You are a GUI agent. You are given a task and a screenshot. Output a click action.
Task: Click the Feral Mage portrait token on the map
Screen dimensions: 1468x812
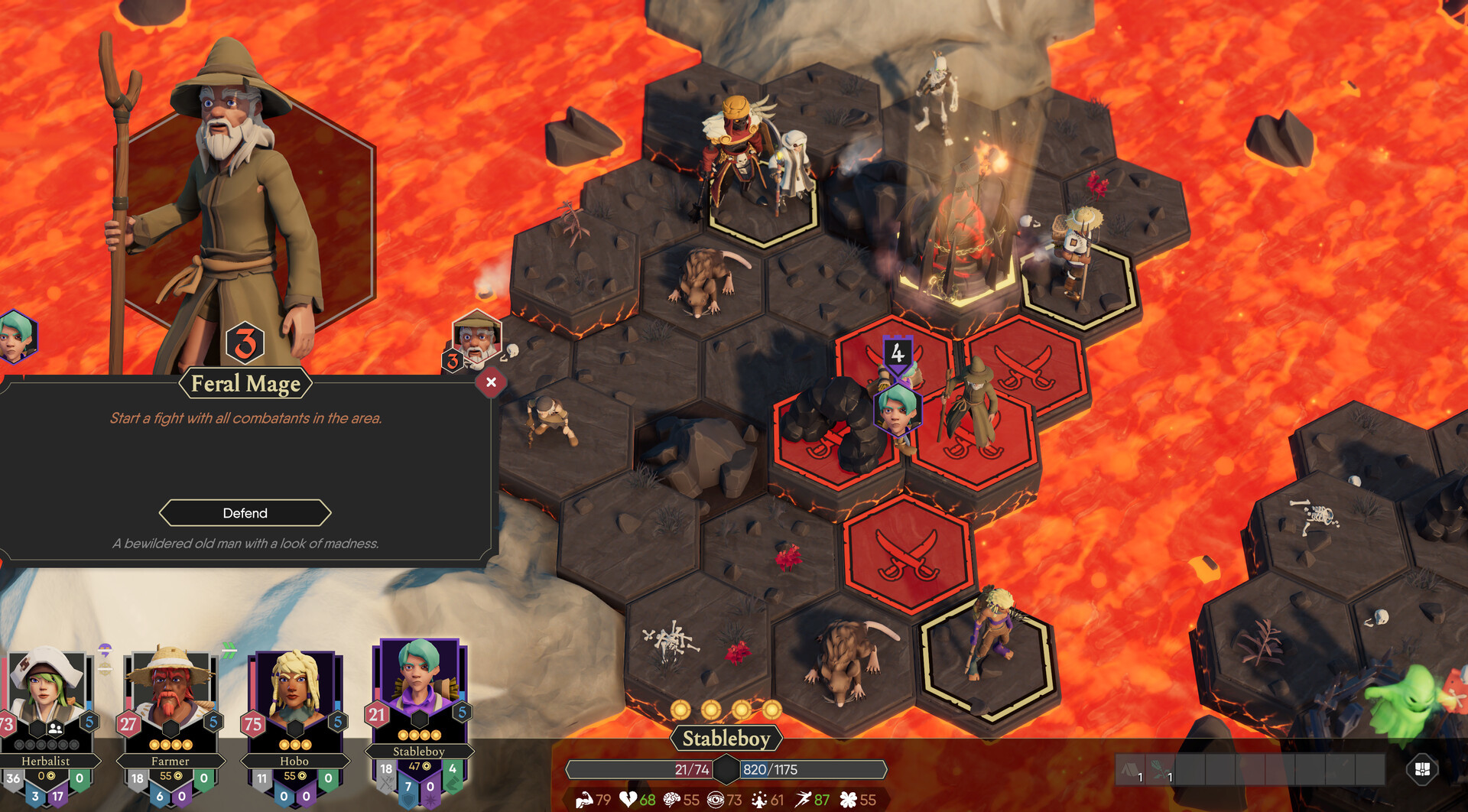(477, 336)
